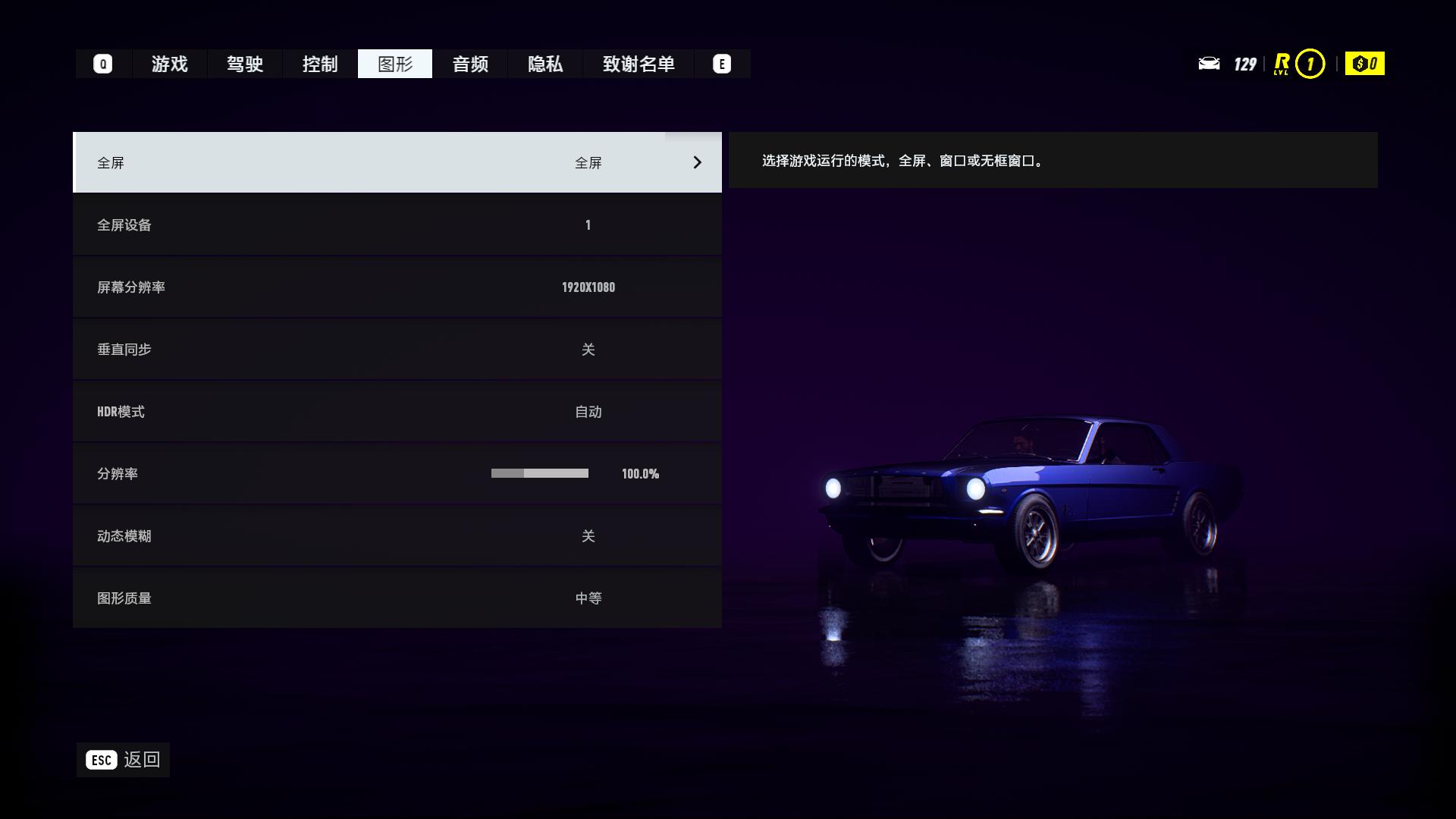Click the ESC key icon near 返回
1456x819 pixels.
101,758
